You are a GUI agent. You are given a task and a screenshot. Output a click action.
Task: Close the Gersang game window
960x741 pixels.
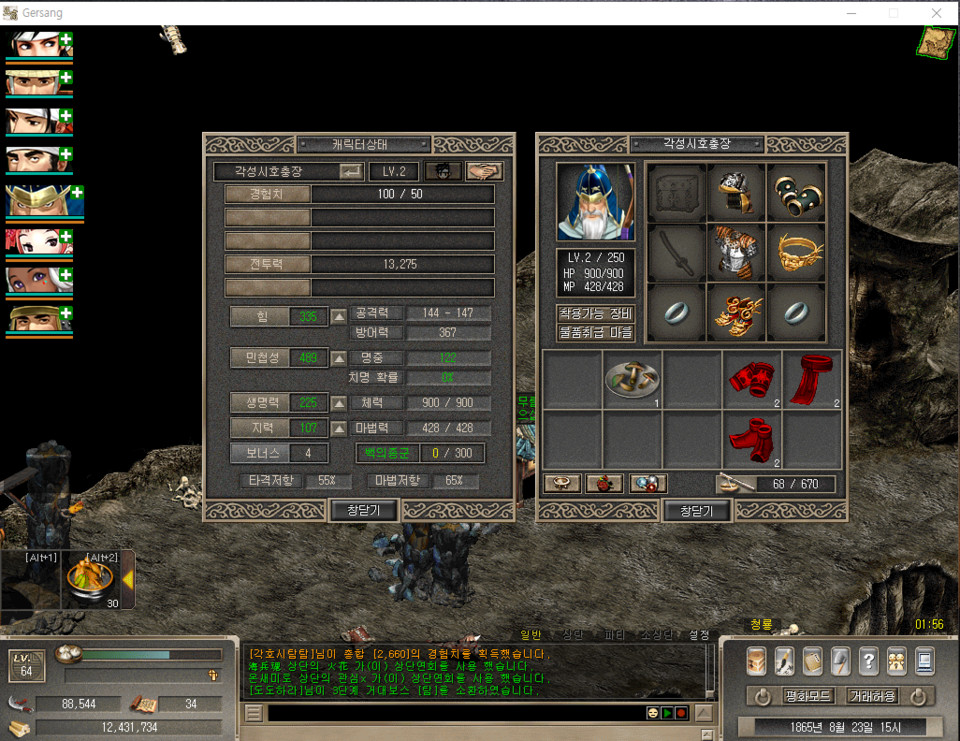point(936,13)
